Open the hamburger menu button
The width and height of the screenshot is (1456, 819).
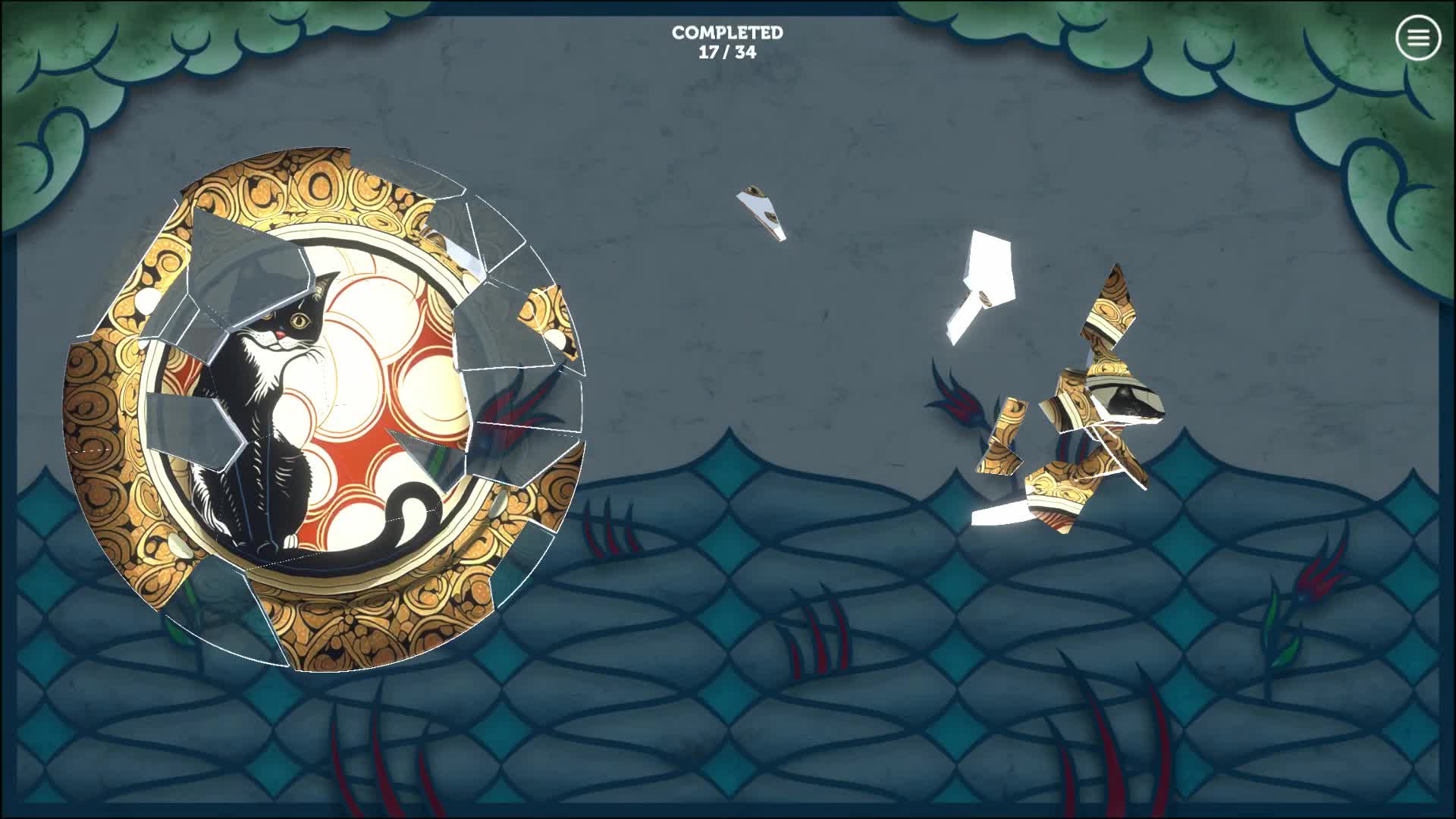point(1417,37)
